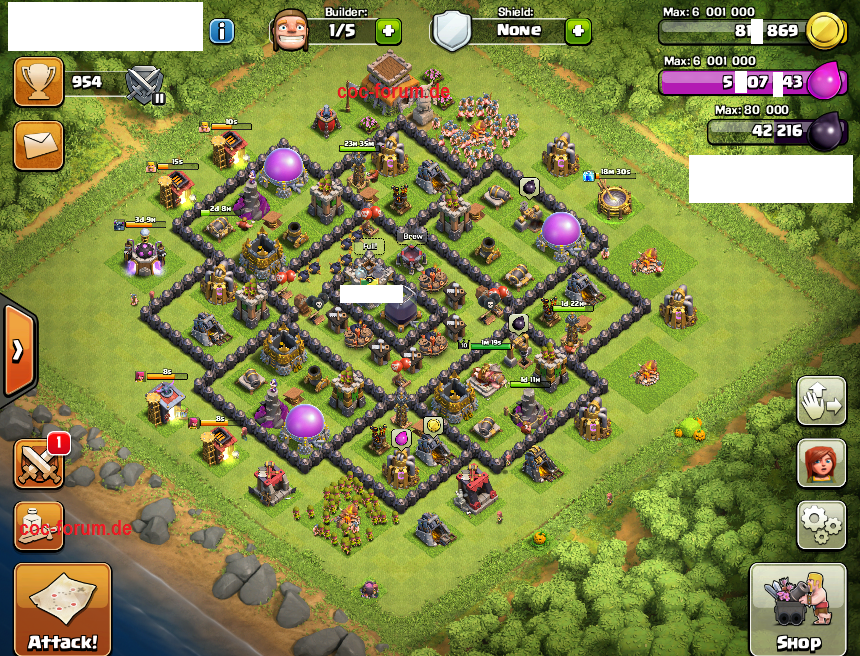The image size is (860, 656).
Task: Open the settings gears button
Action: coord(821,525)
